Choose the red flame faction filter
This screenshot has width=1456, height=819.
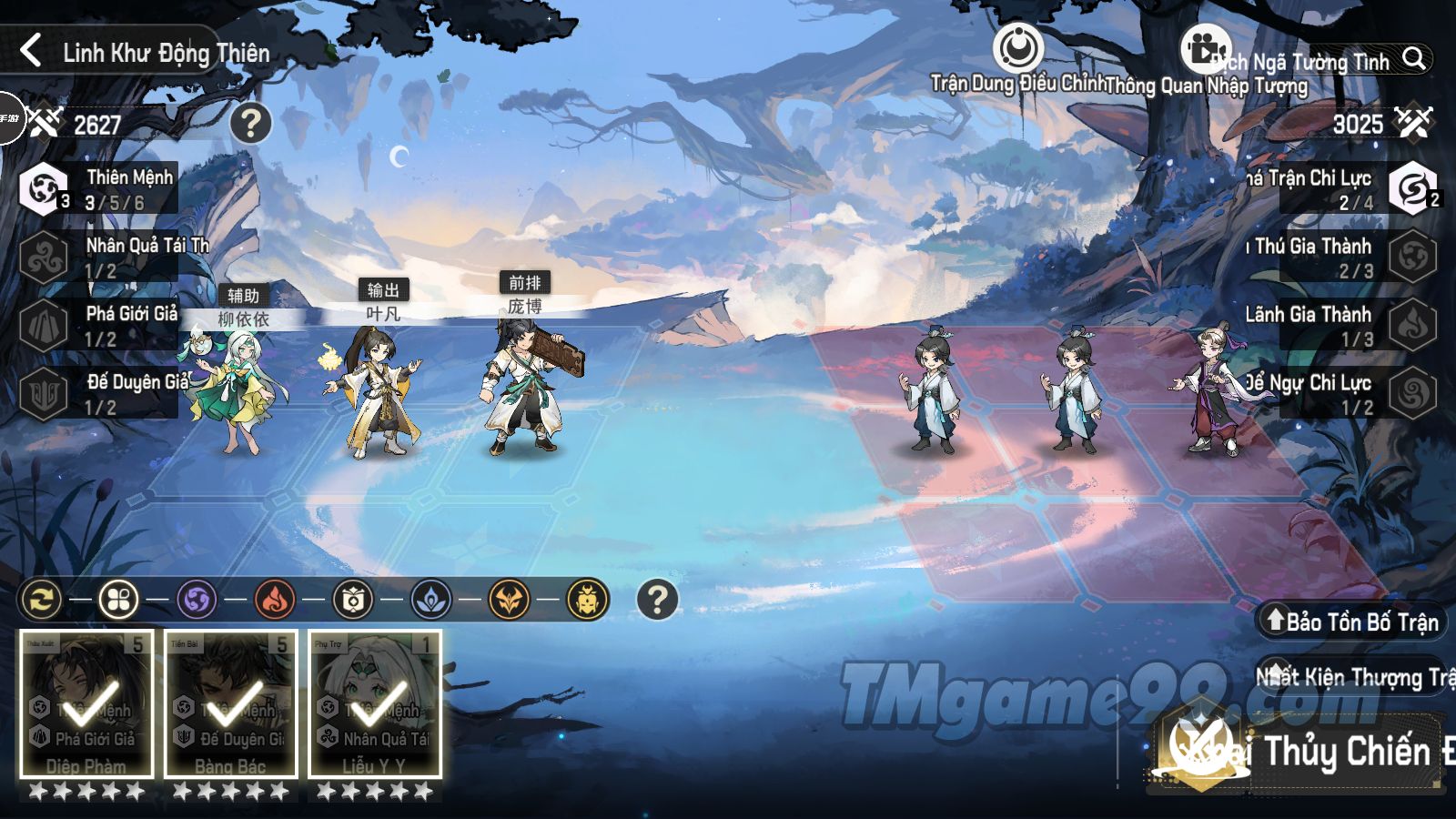click(x=275, y=600)
